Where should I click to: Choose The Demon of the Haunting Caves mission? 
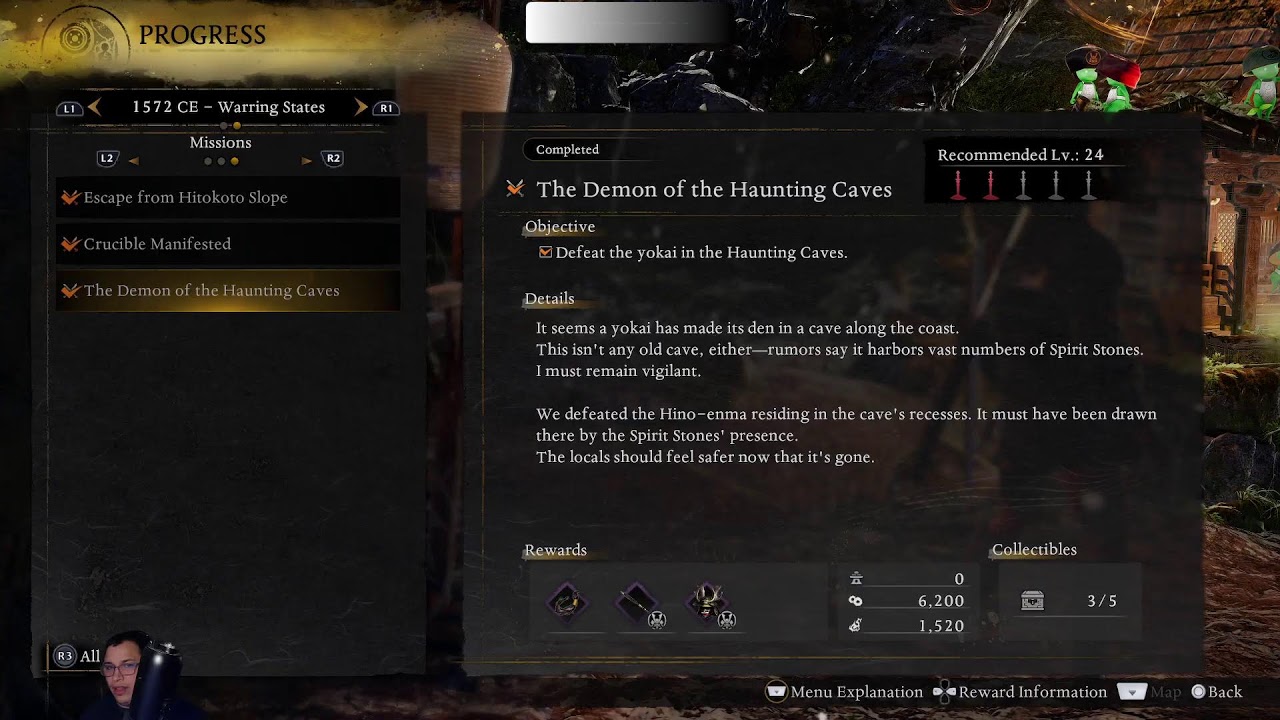211,290
